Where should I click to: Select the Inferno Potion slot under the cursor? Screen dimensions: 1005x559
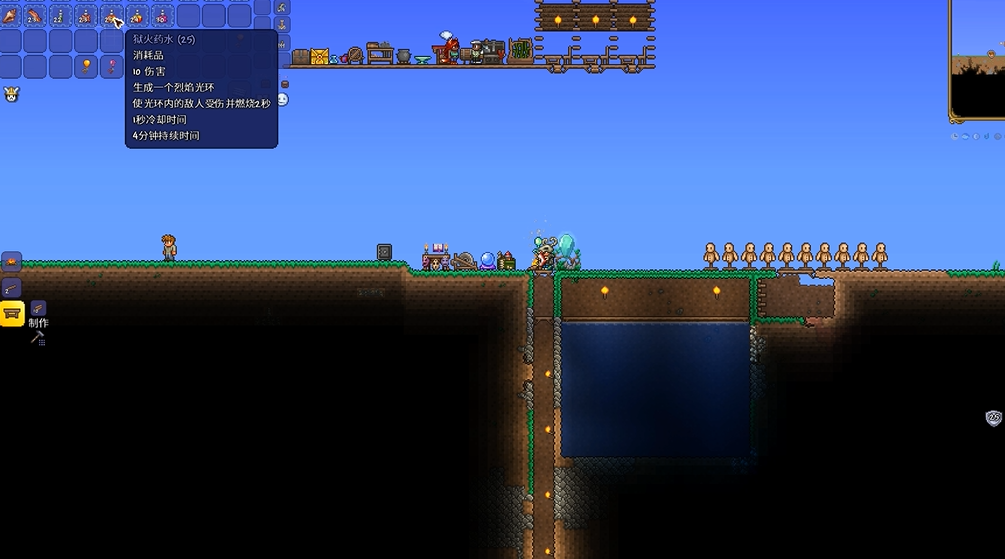pos(111,16)
